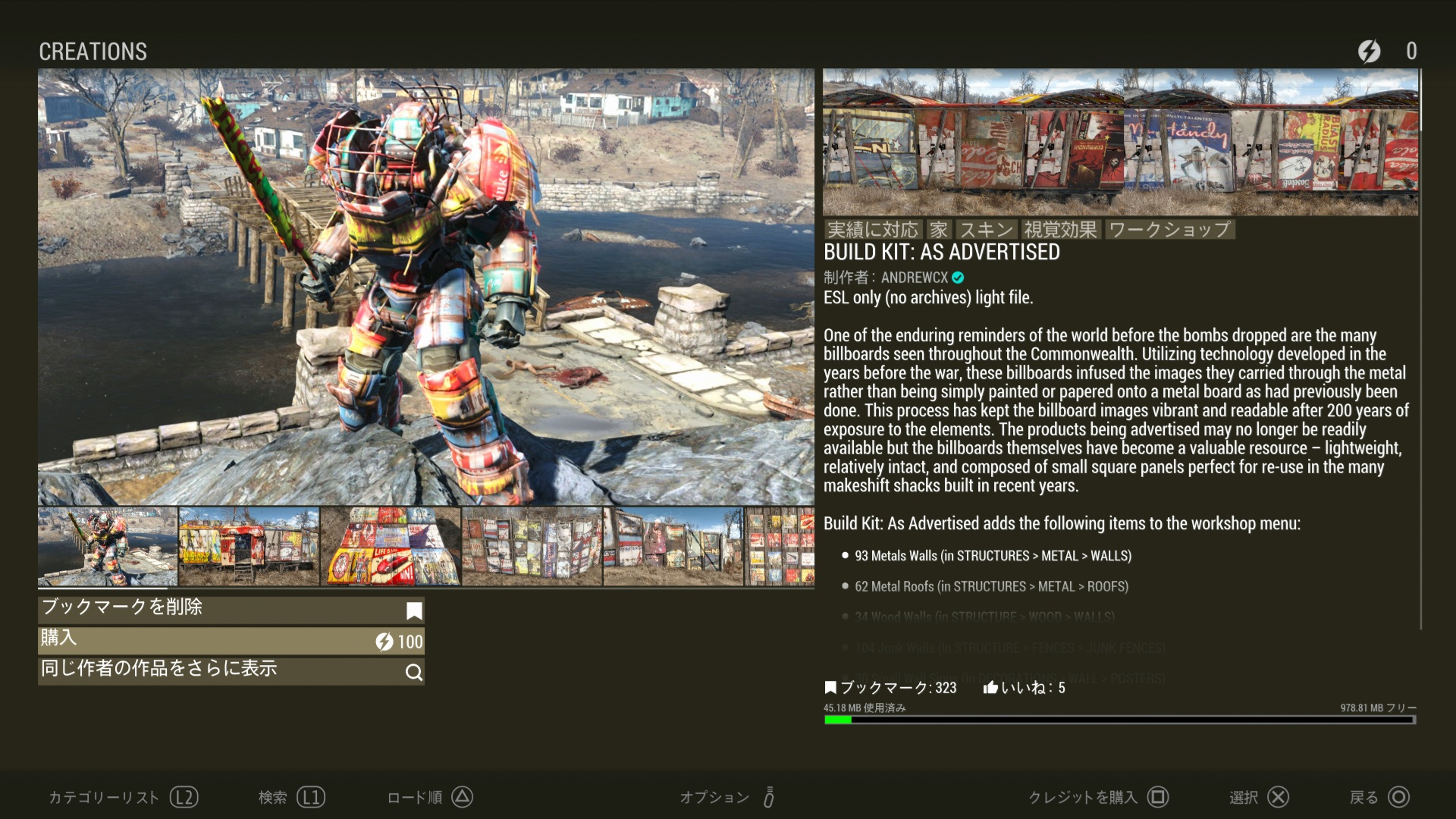Screen dimensions: 1456x819
Task: Click the 実績に対応 tag
Action: click(x=872, y=229)
